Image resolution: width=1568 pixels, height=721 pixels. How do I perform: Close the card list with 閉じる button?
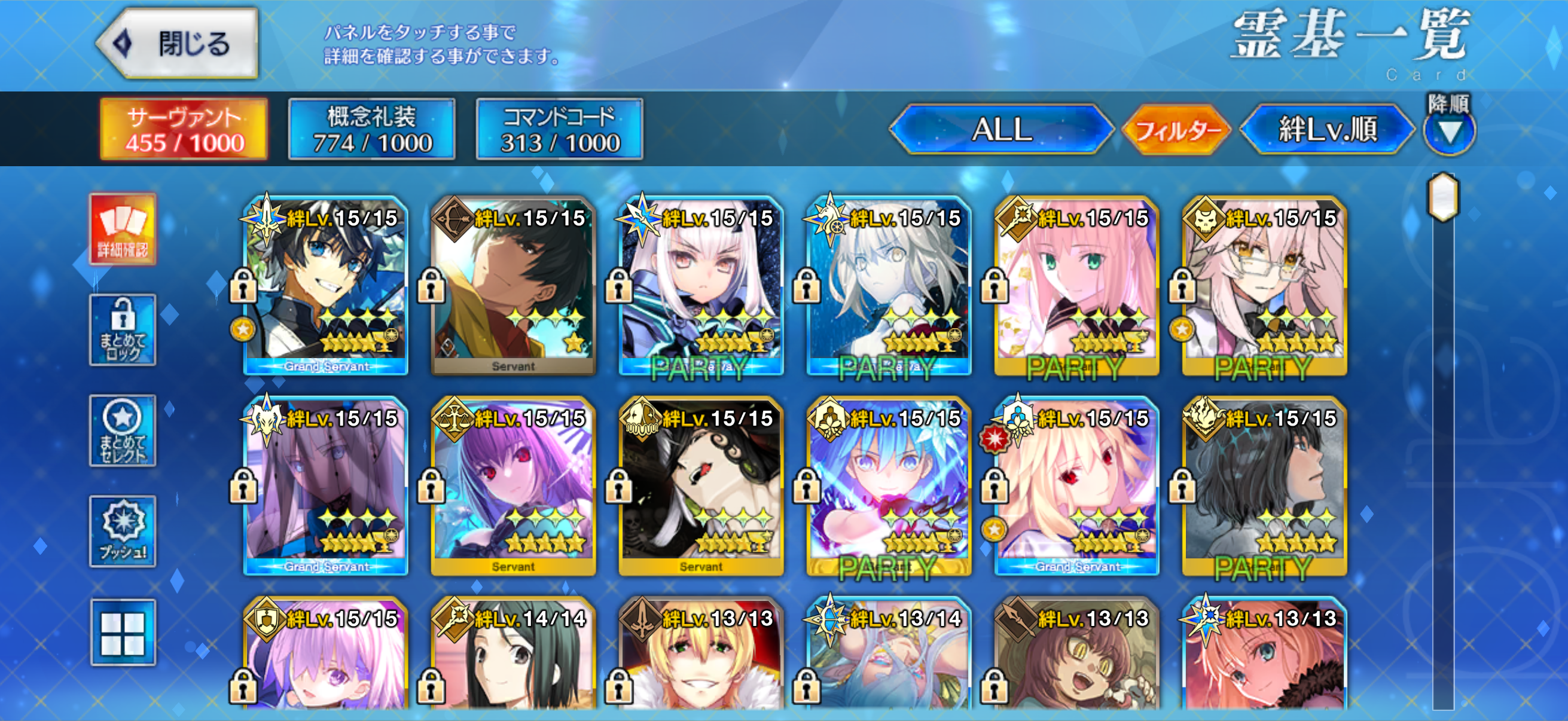(x=178, y=44)
